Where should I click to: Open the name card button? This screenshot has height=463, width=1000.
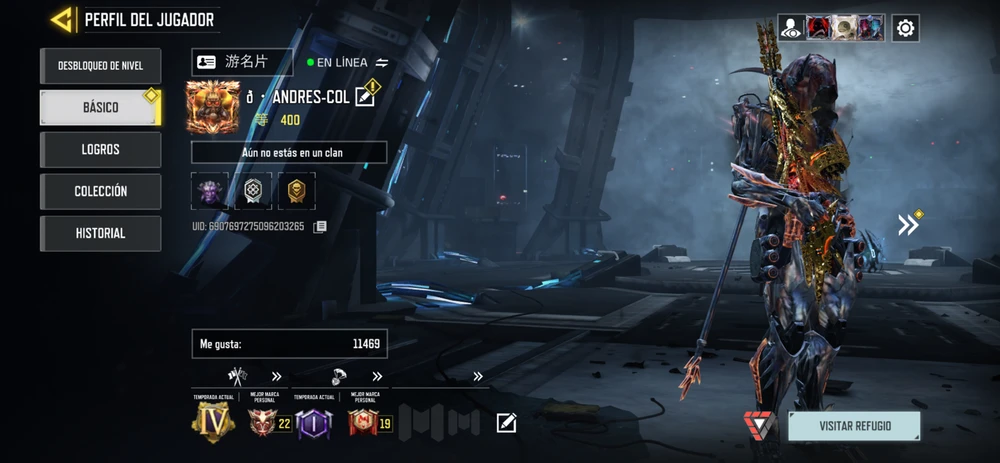pos(242,62)
